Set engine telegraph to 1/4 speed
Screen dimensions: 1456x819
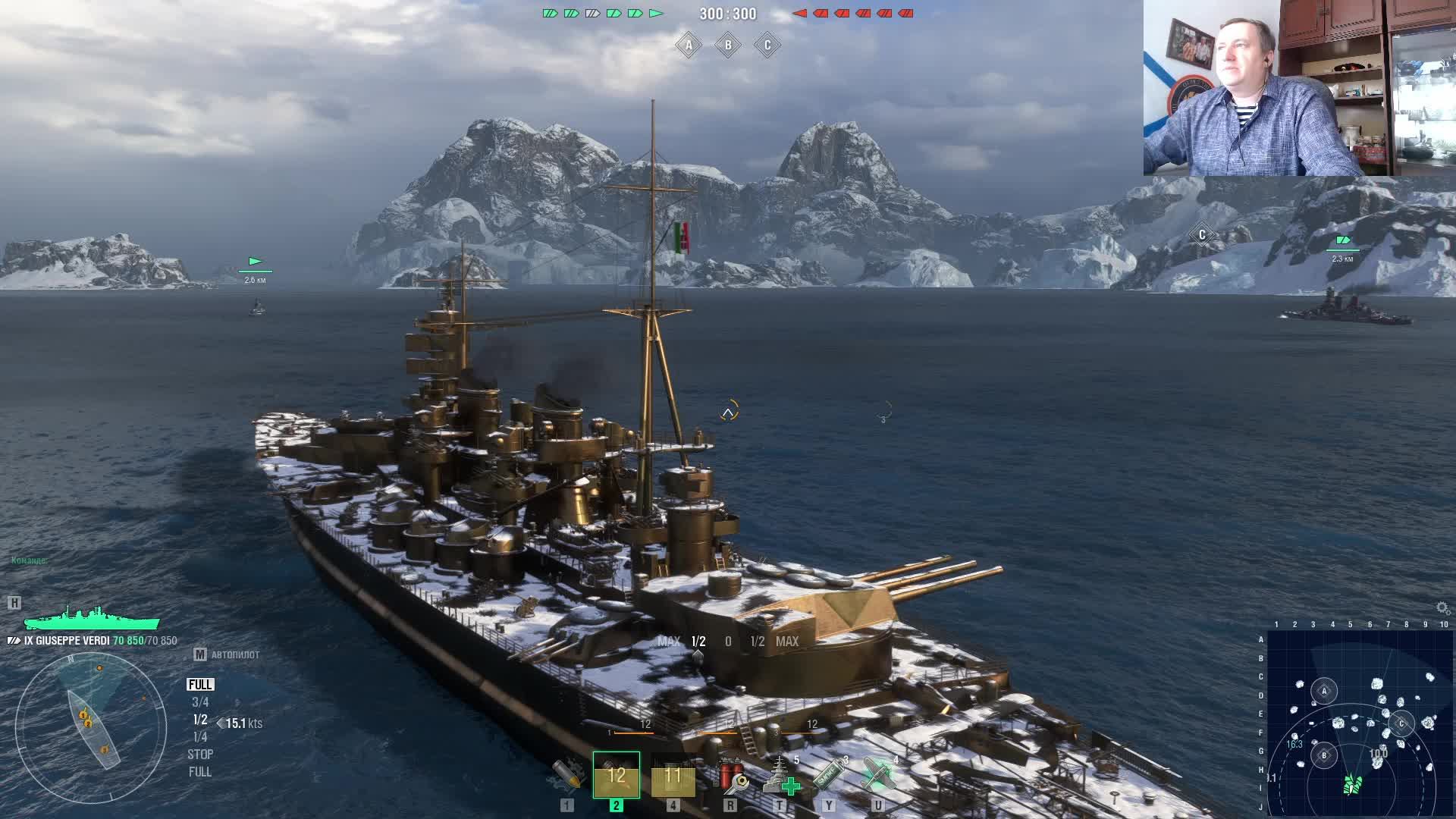click(200, 737)
